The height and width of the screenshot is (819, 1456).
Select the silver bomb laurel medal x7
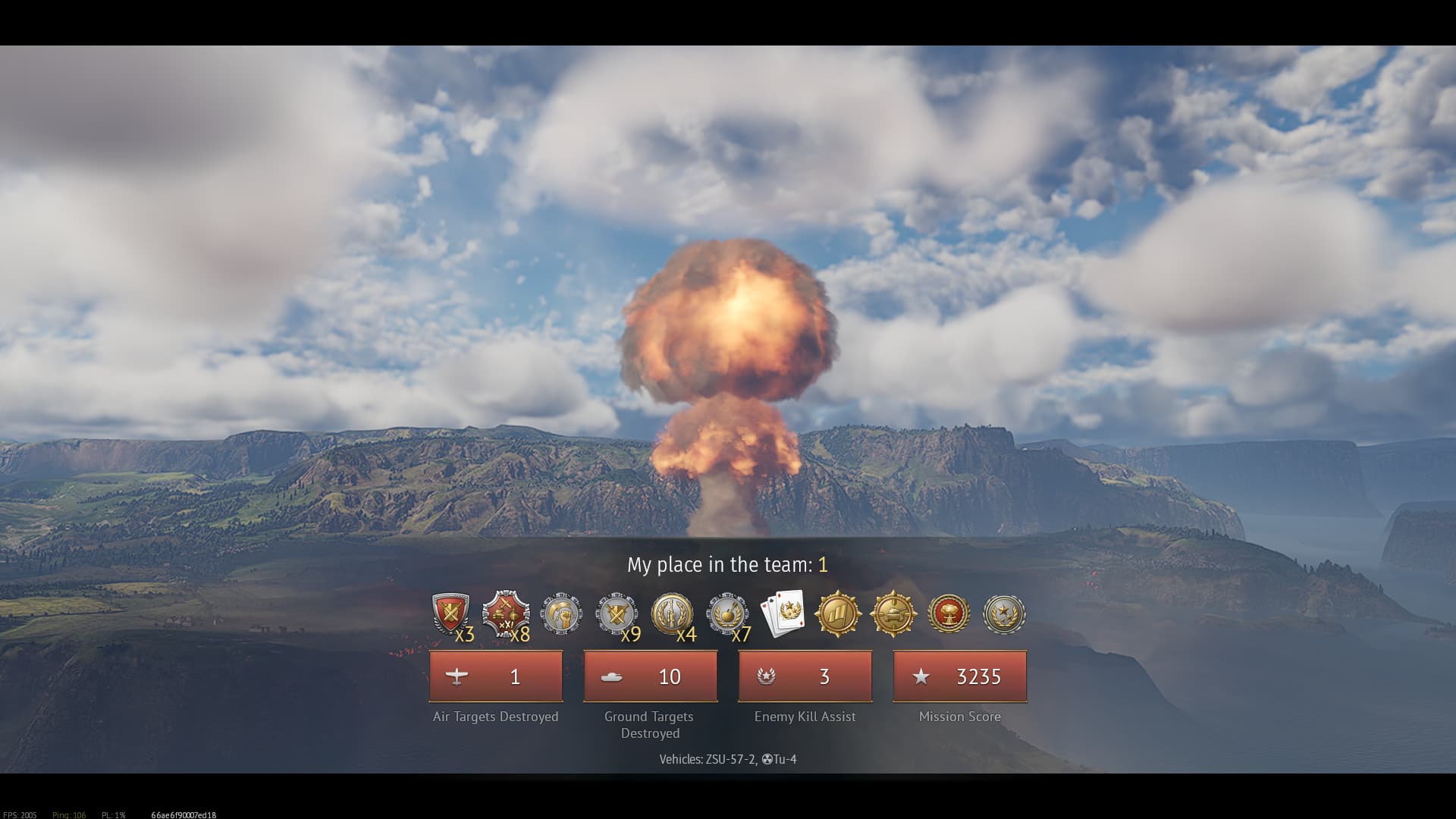(727, 613)
